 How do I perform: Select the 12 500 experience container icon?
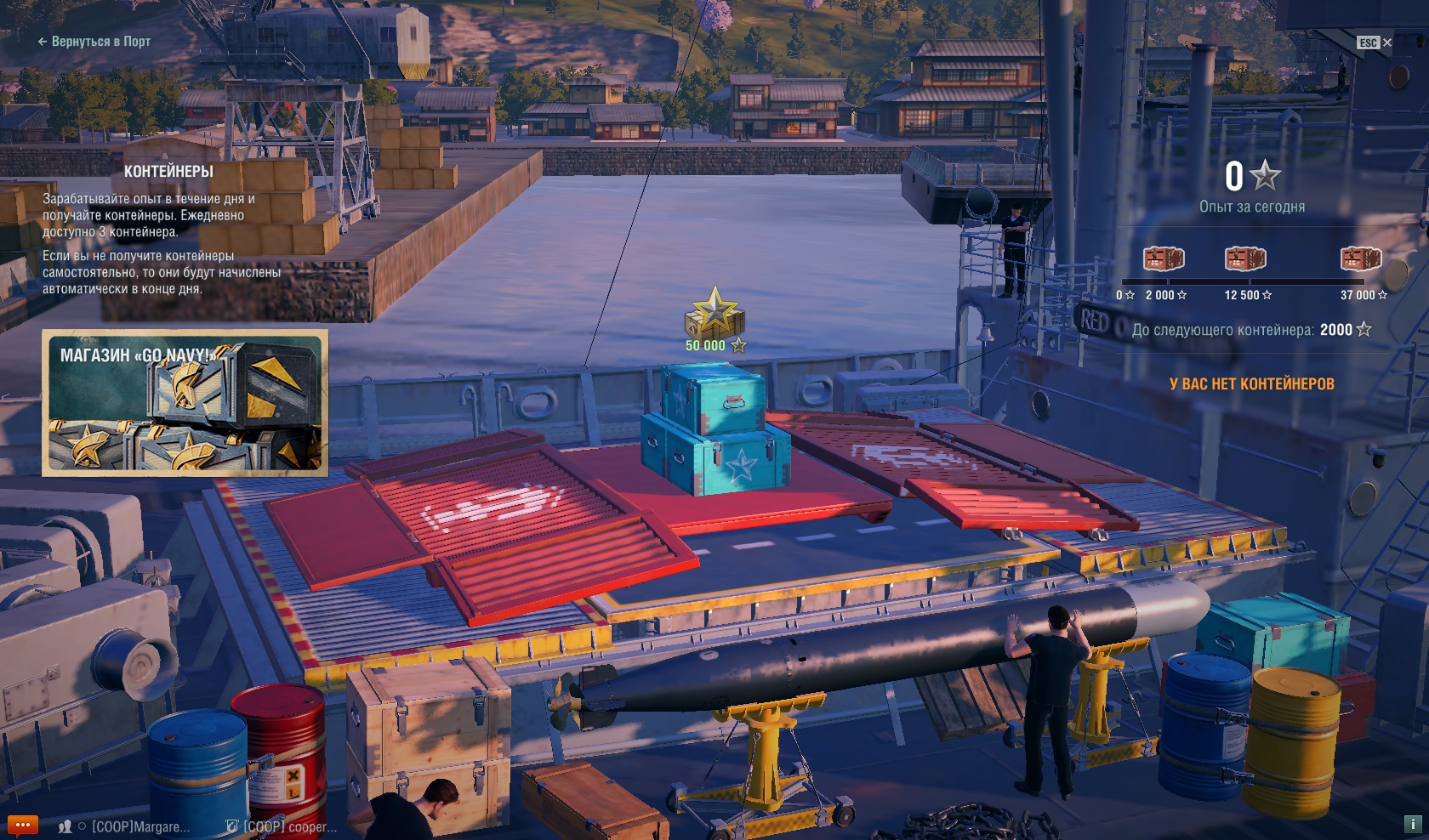1245,258
